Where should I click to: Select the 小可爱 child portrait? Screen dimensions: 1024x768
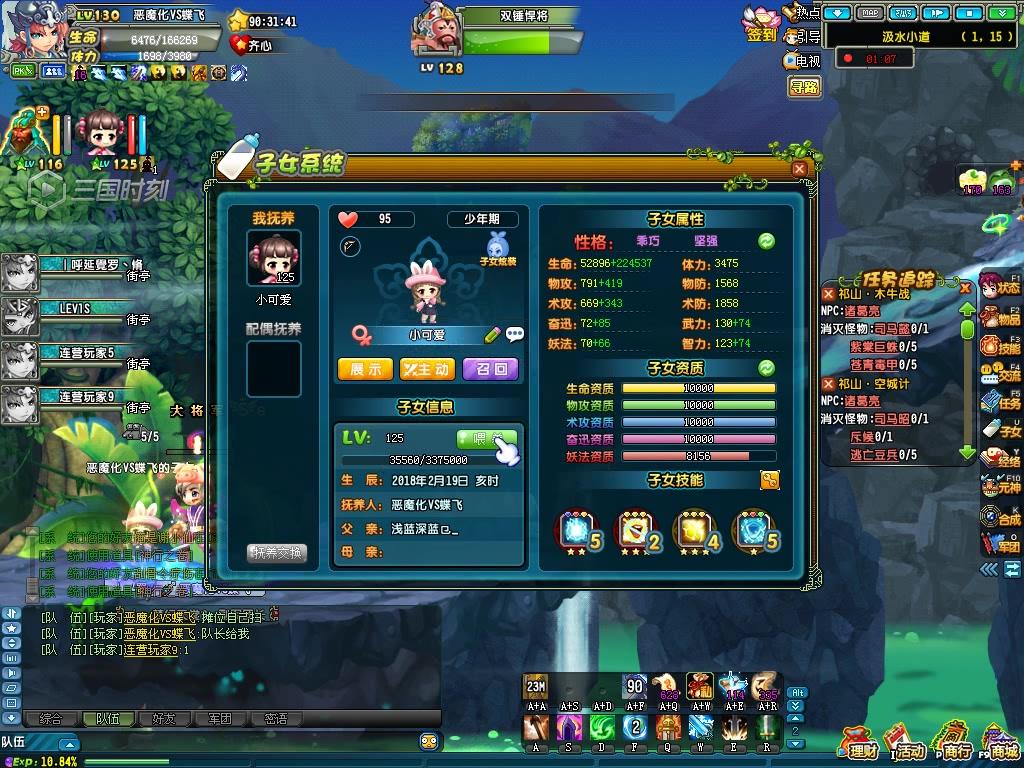pyautogui.click(x=274, y=258)
